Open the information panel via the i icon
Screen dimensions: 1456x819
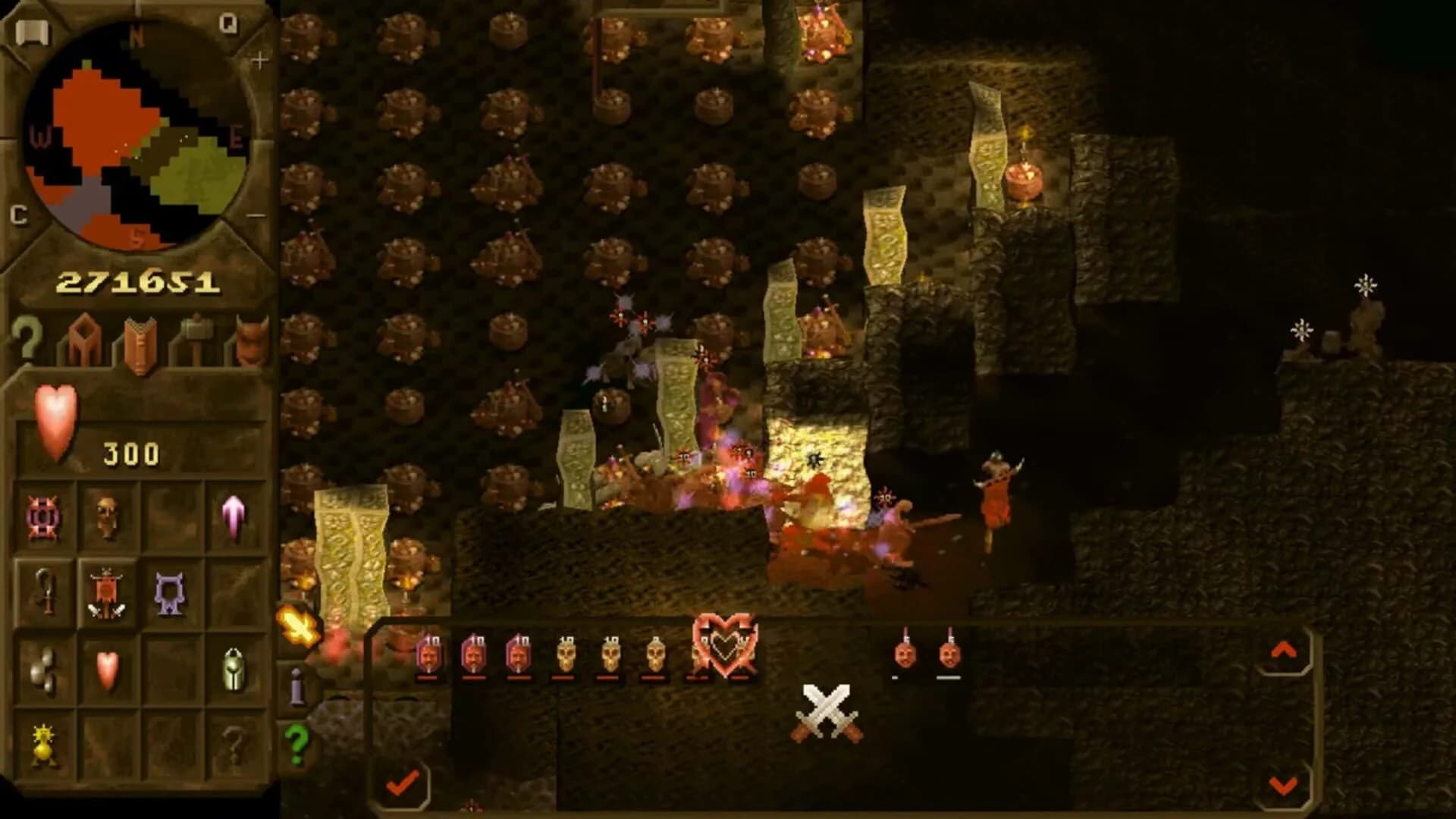point(296,689)
